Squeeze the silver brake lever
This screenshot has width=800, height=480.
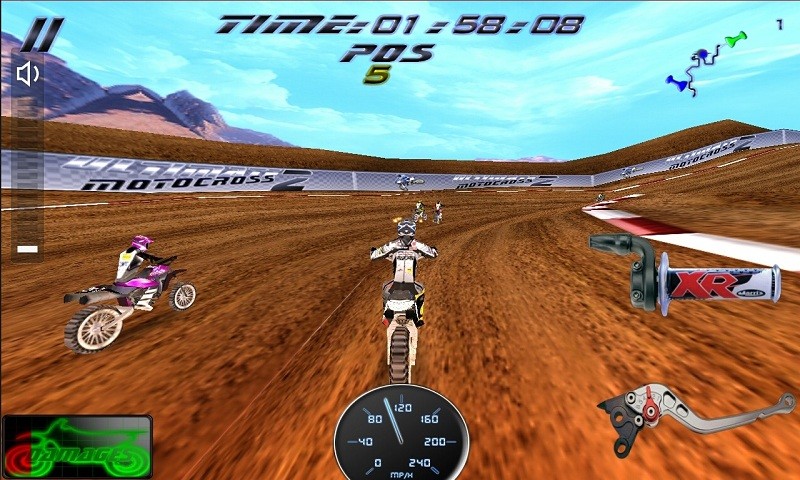point(700,412)
